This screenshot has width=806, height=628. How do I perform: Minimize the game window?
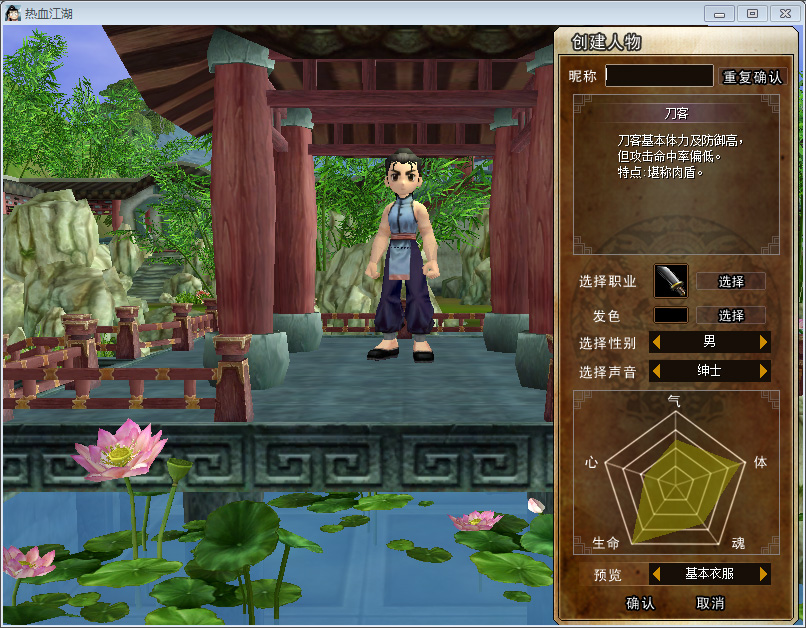point(720,13)
